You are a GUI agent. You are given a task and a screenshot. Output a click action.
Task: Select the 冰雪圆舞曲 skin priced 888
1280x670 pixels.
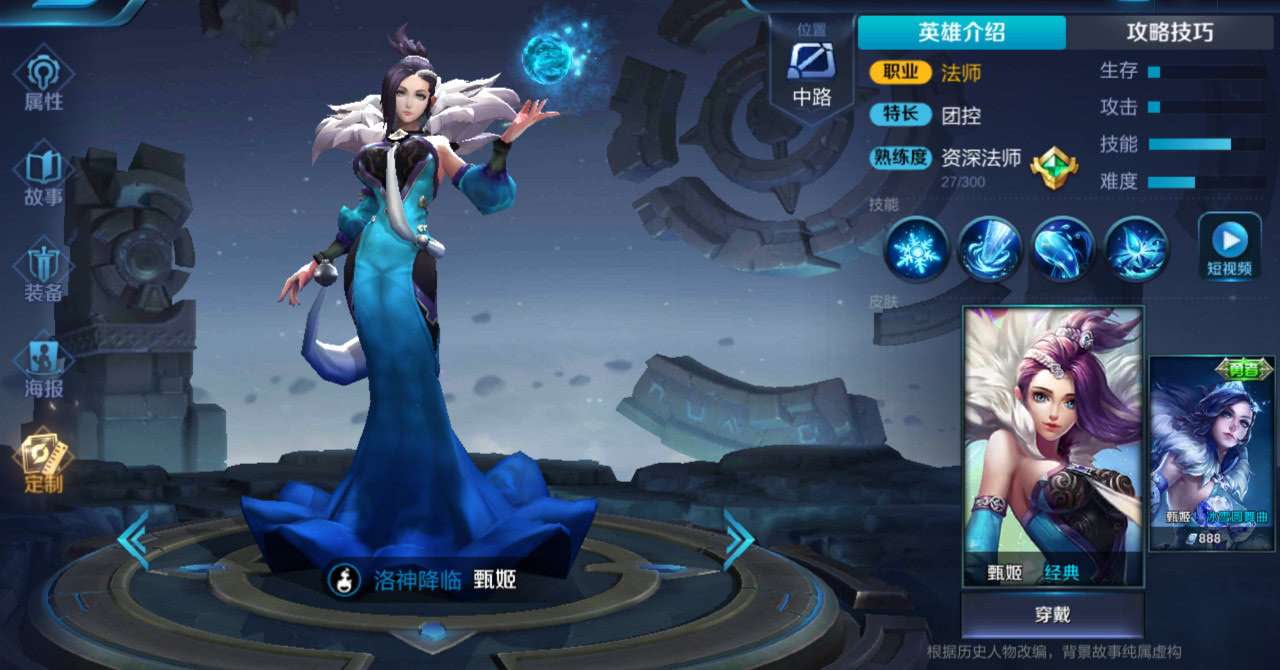coord(1212,452)
